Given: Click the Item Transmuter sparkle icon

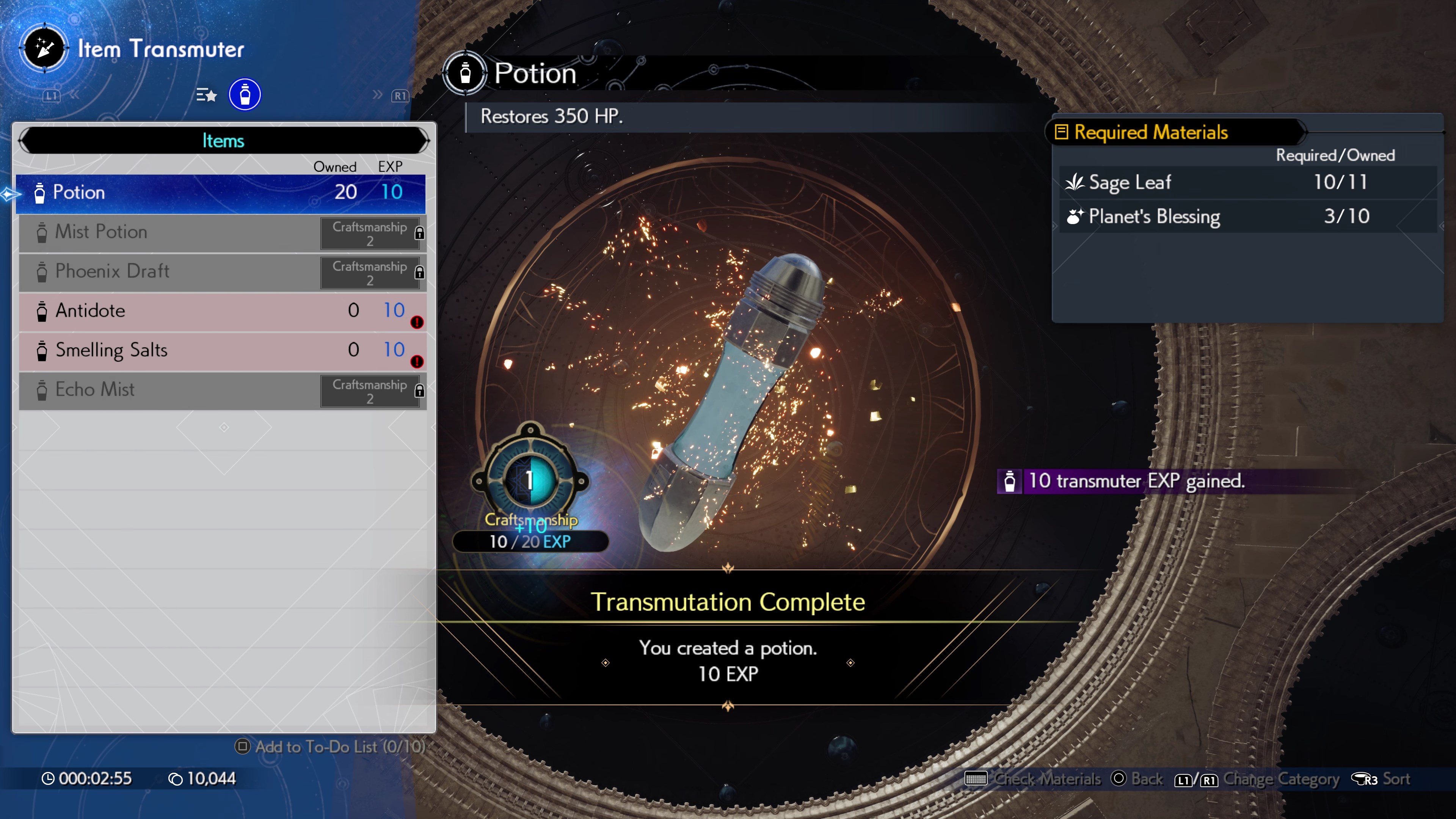Looking at the screenshot, I should (x=44, y=48).
